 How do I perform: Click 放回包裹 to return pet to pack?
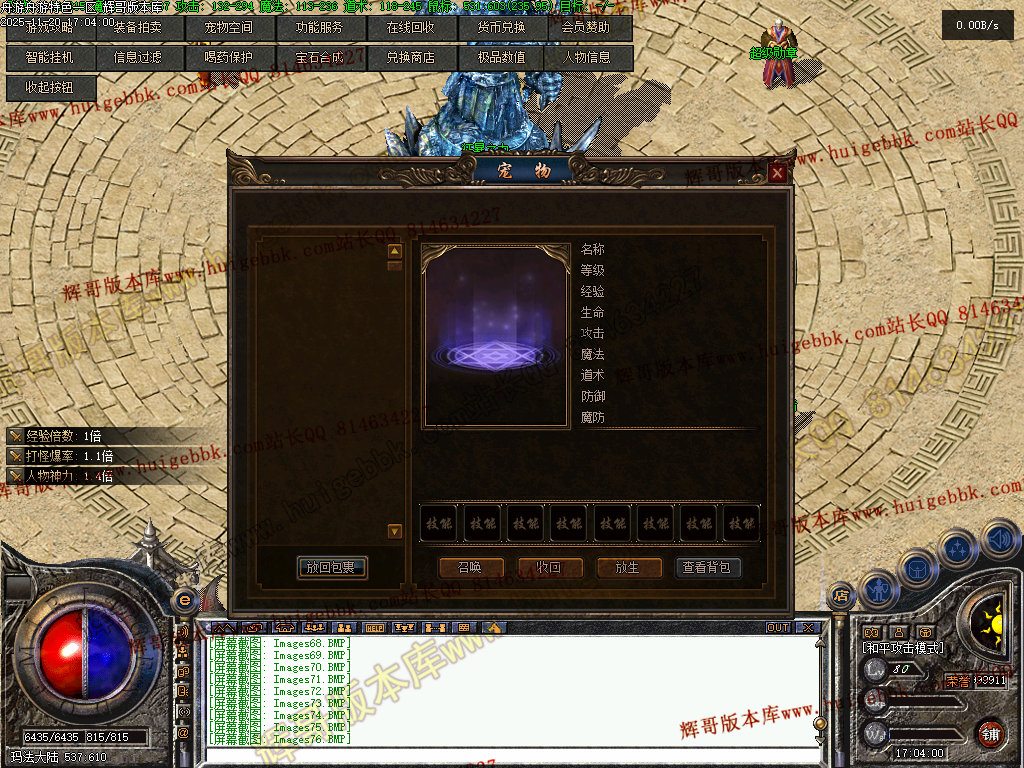coord(332,568)
